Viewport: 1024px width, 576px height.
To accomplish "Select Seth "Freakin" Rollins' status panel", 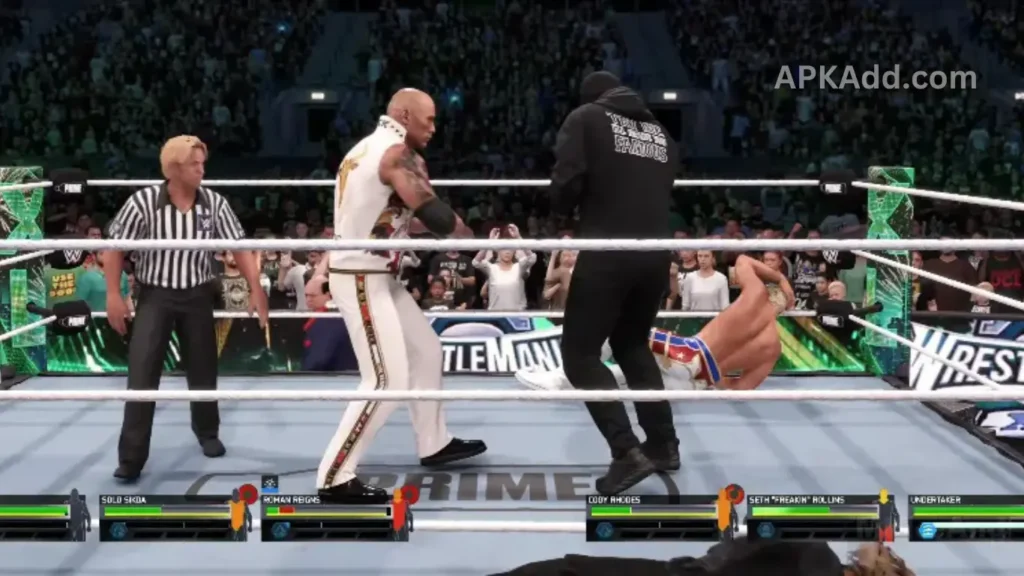I will (812, 517).
